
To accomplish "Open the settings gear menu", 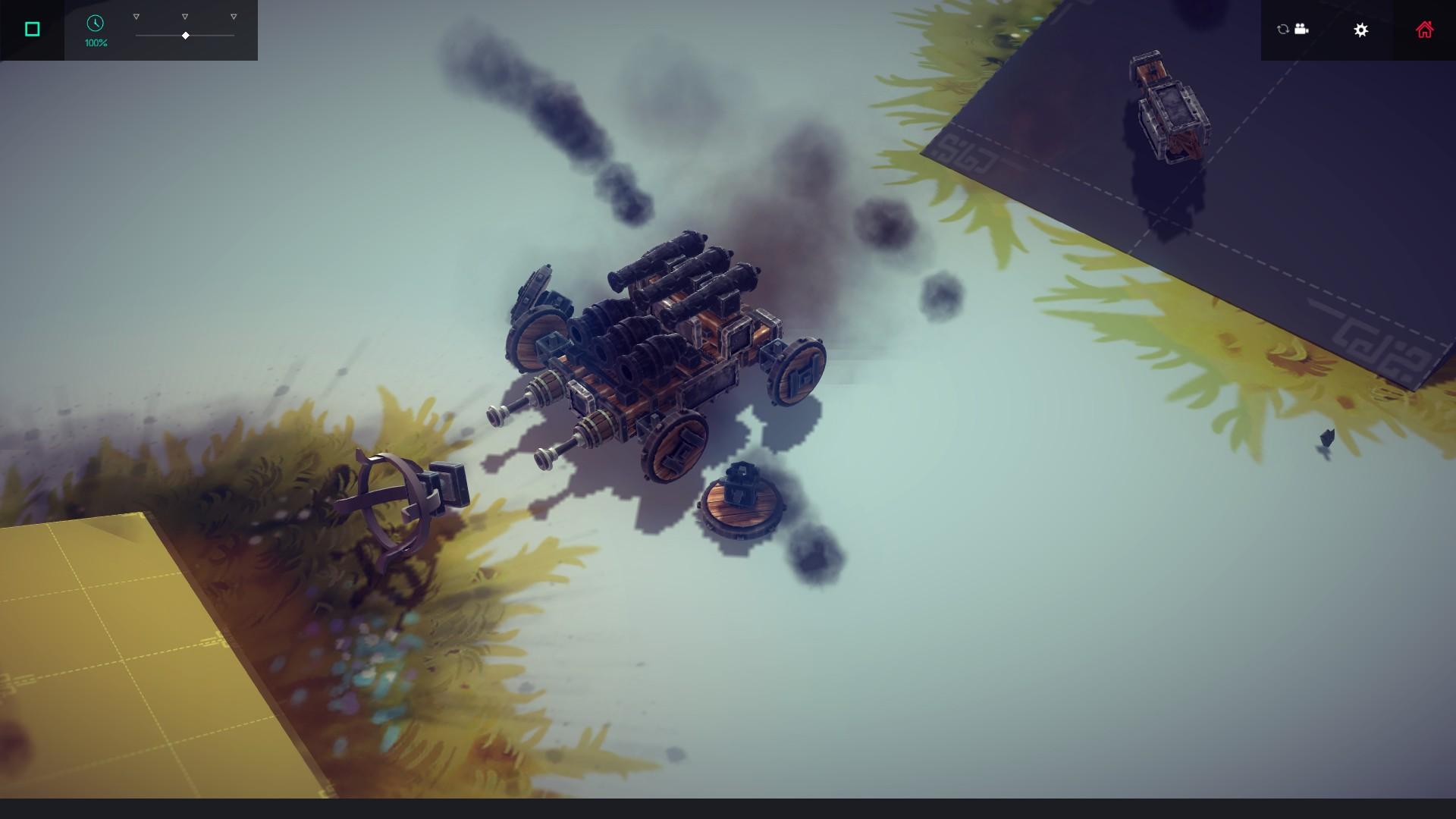I will [1361, 30].
